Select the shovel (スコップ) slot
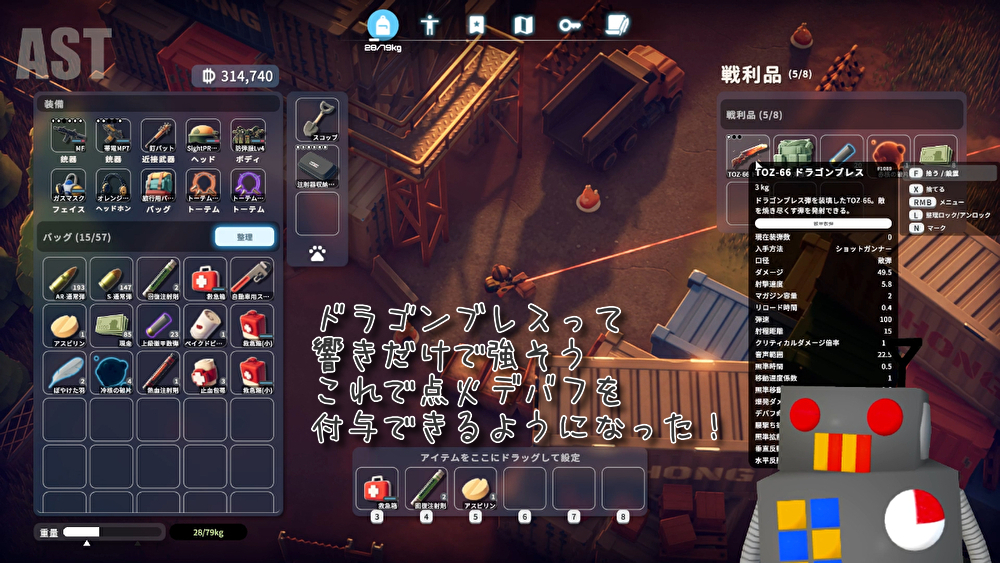Screen dimensions: 1000x563 [x=317, y=120]
